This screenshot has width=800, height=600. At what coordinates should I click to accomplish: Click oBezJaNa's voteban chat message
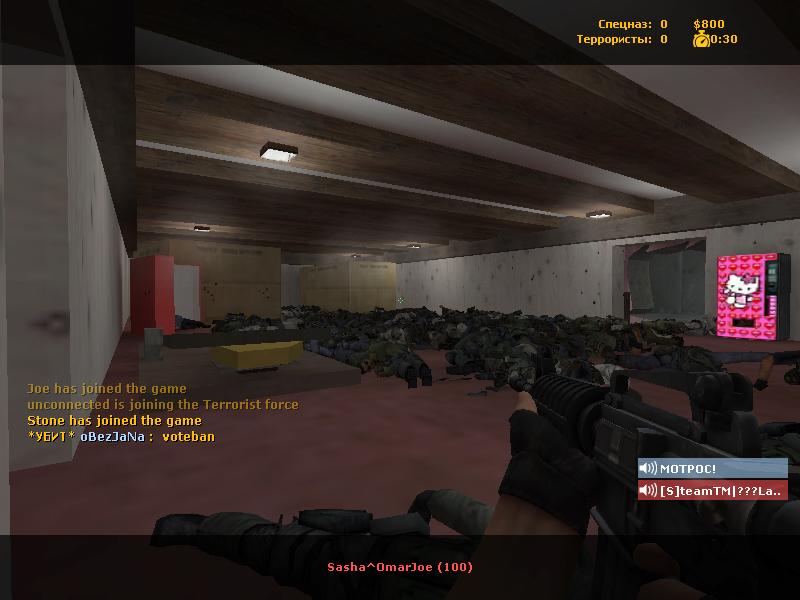(x=121, y=436)
